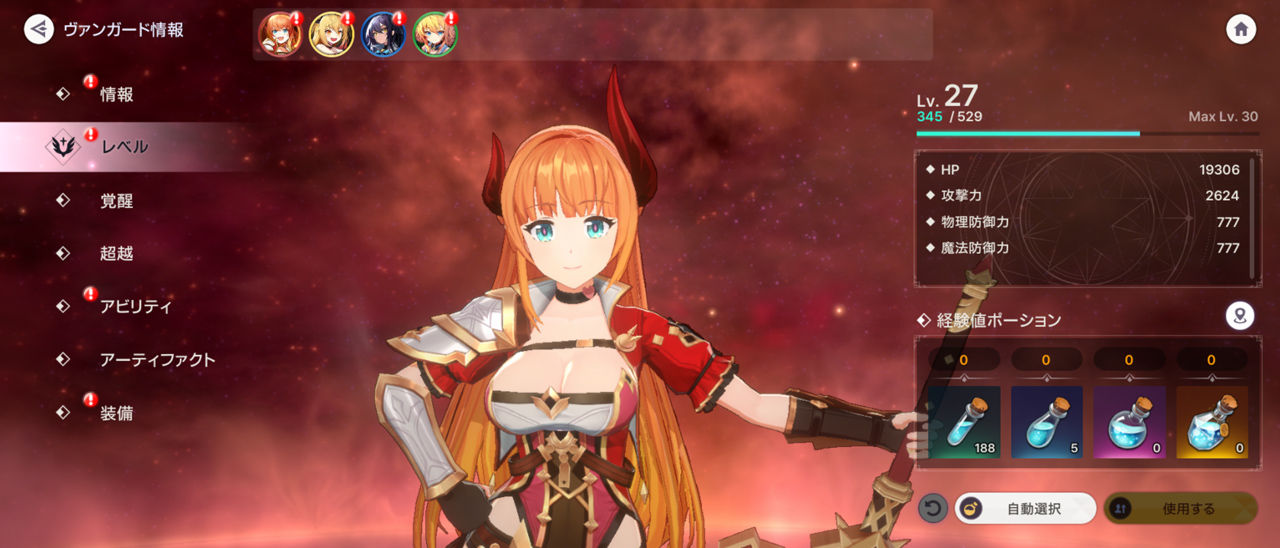Select the orange-haired character portrait
The height and width of the screenshot is (548, 1280).
point(280,35)
